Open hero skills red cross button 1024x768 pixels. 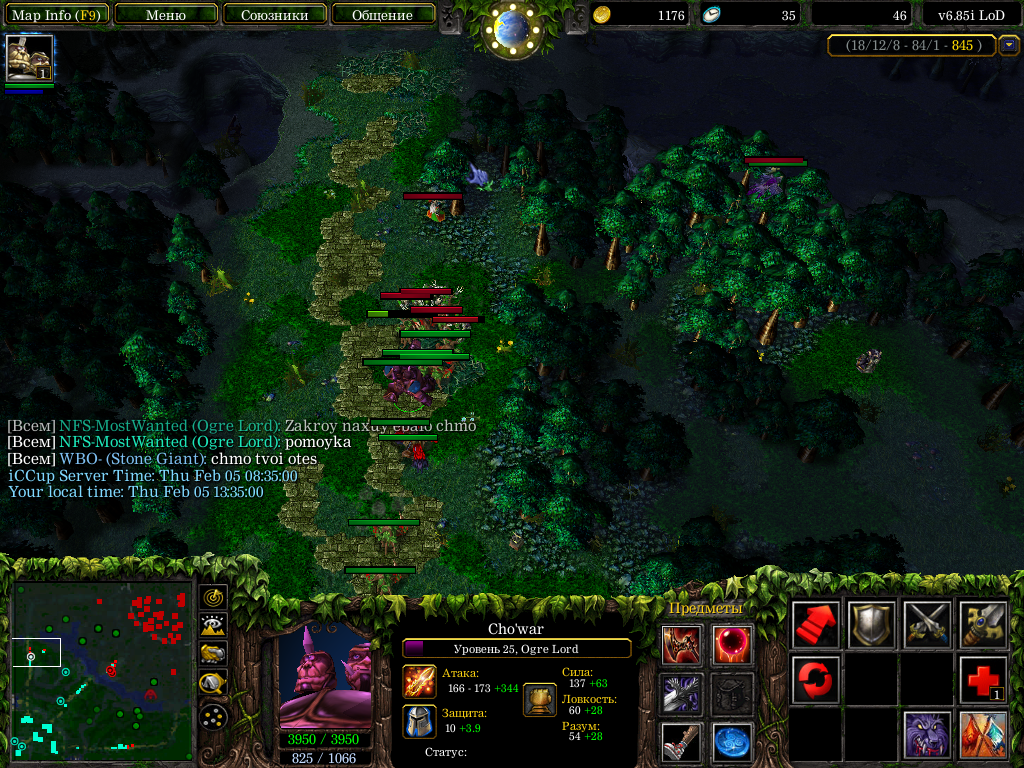click(x=982, y=680)
